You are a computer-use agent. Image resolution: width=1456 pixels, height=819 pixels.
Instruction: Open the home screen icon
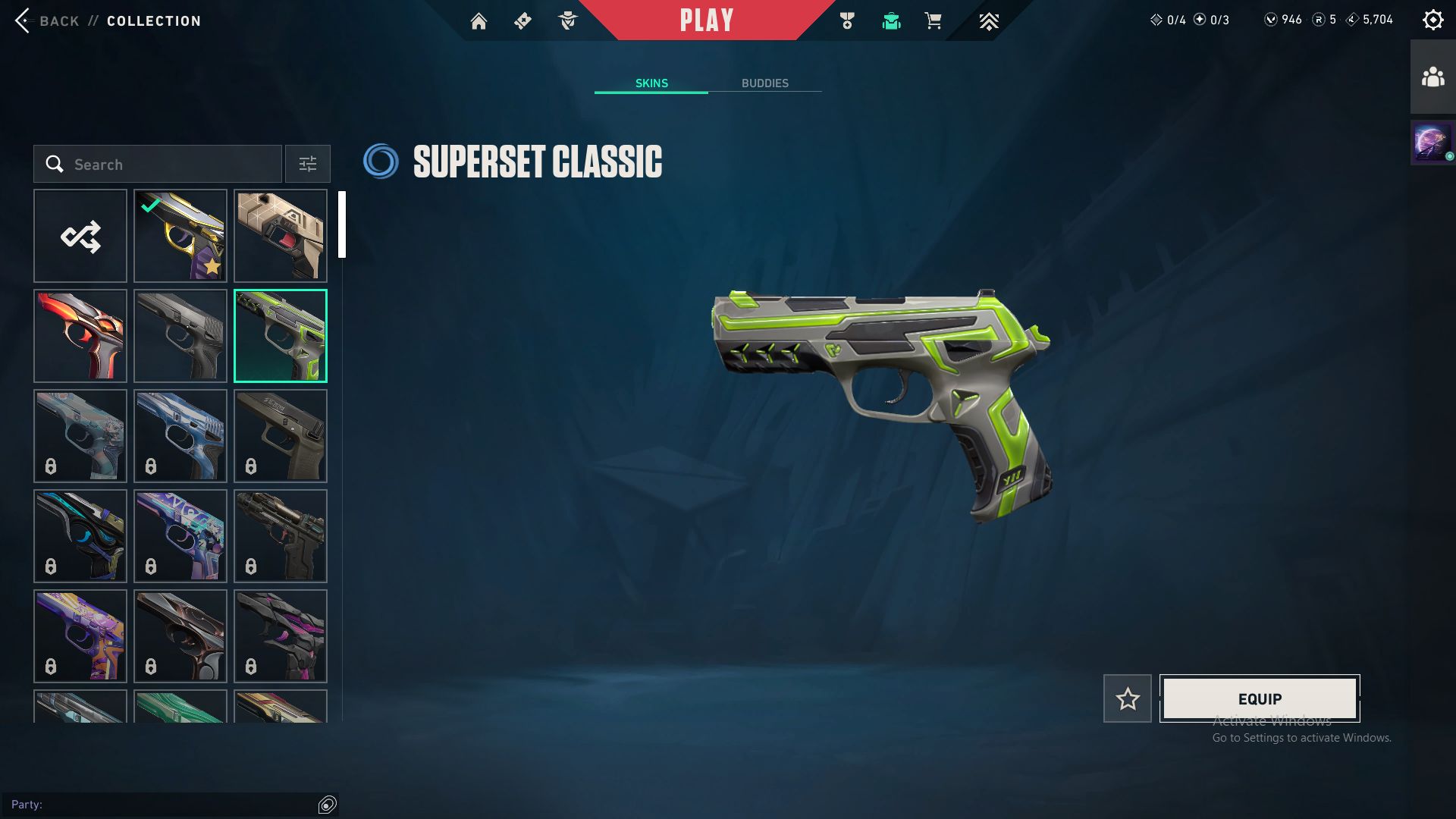pyautogui.click(x=479, y=21)
